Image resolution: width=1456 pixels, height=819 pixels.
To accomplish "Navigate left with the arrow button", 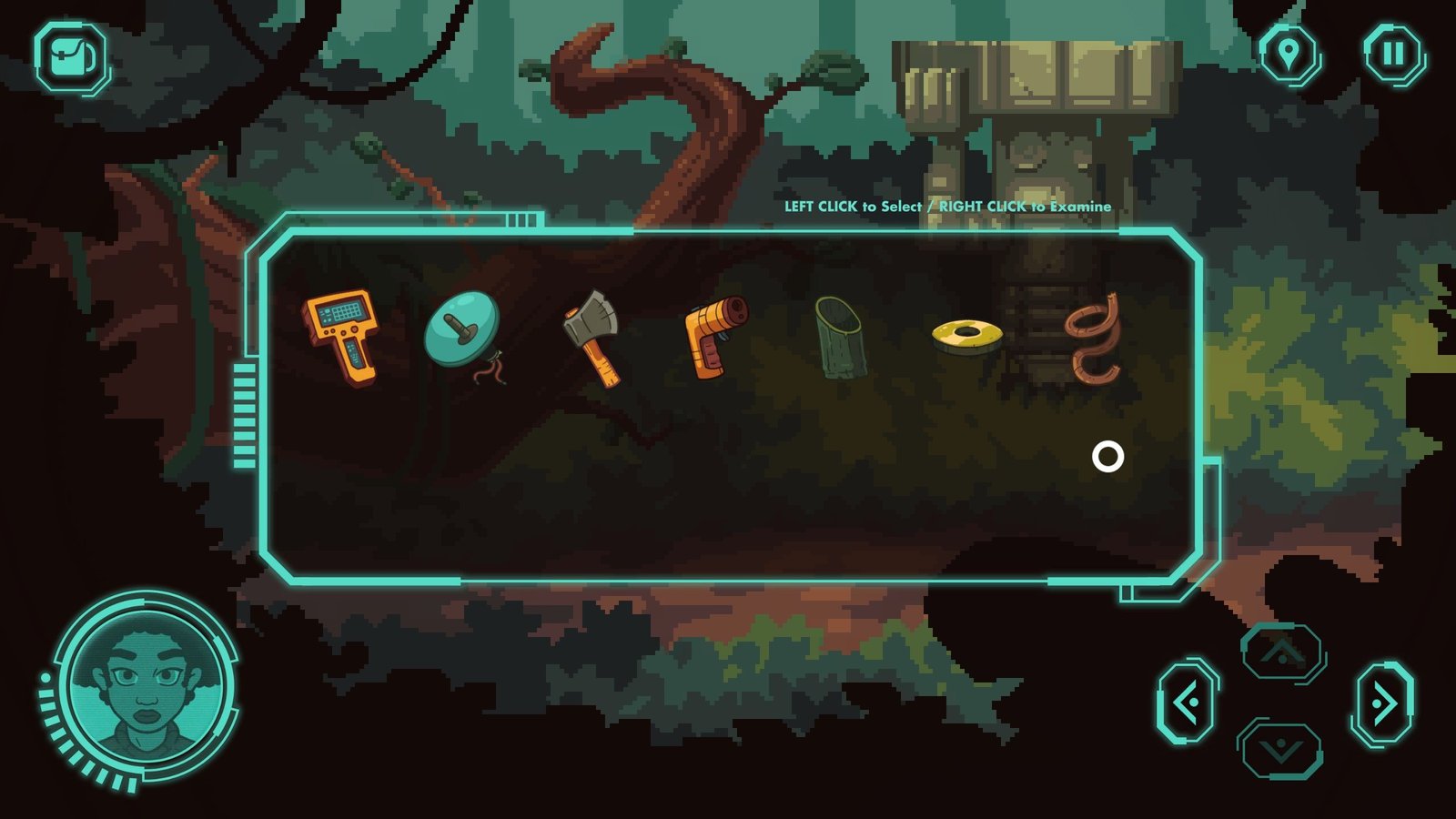I will point(1187,703).
